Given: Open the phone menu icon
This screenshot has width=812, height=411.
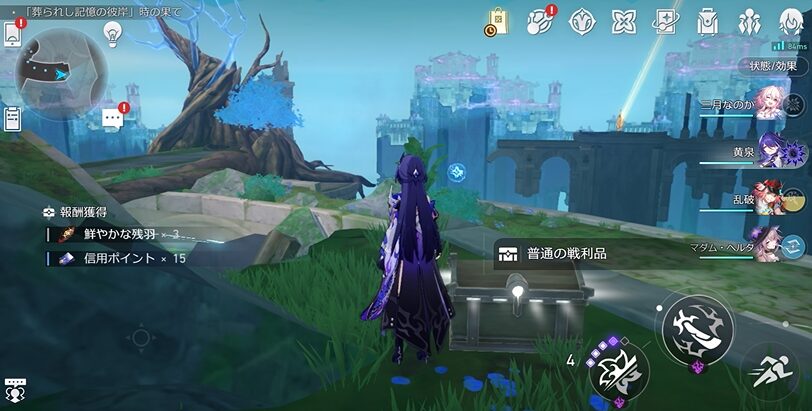Looking at the screenshot, I should [x=12, y=33].
